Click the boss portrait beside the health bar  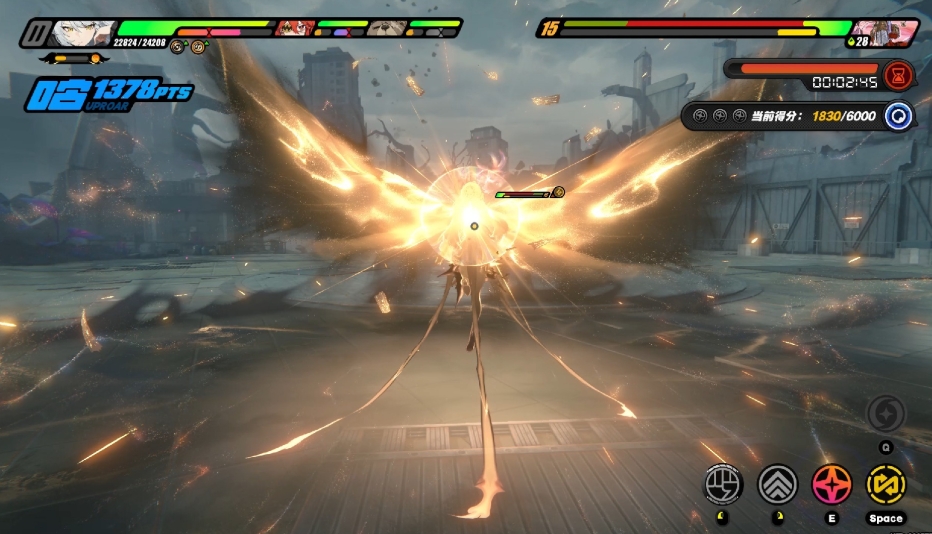point(884,32)
